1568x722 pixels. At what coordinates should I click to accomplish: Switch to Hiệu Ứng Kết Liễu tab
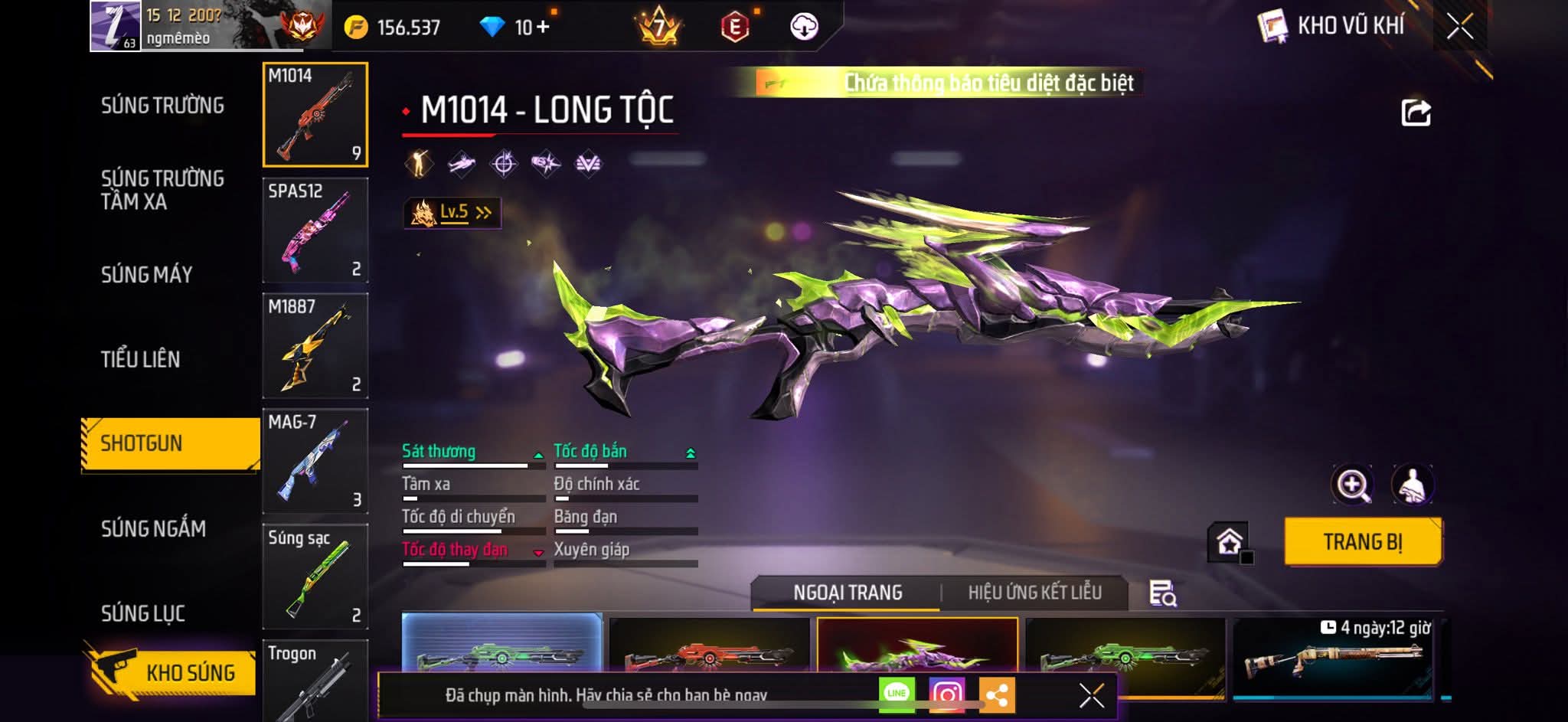(1034, 593)
